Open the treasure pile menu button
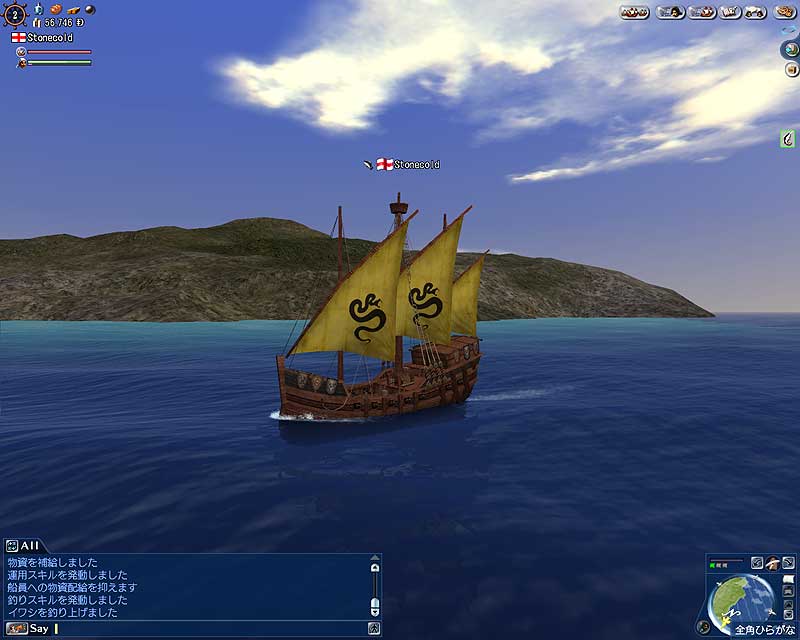Screen dimensions: 800x640 click(635, 12)
